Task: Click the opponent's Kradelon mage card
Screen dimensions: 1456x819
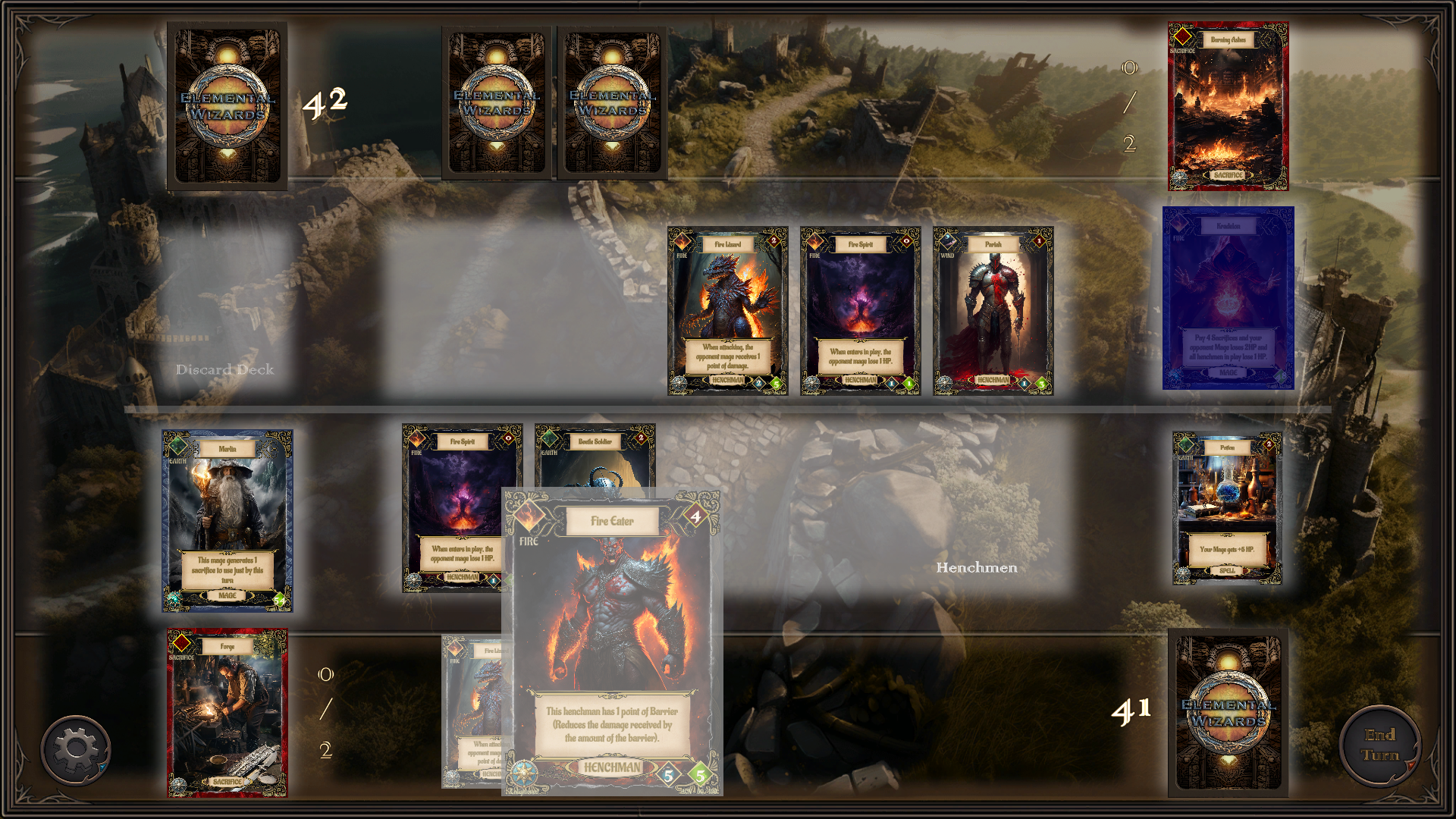Action: coord(1227,300)
